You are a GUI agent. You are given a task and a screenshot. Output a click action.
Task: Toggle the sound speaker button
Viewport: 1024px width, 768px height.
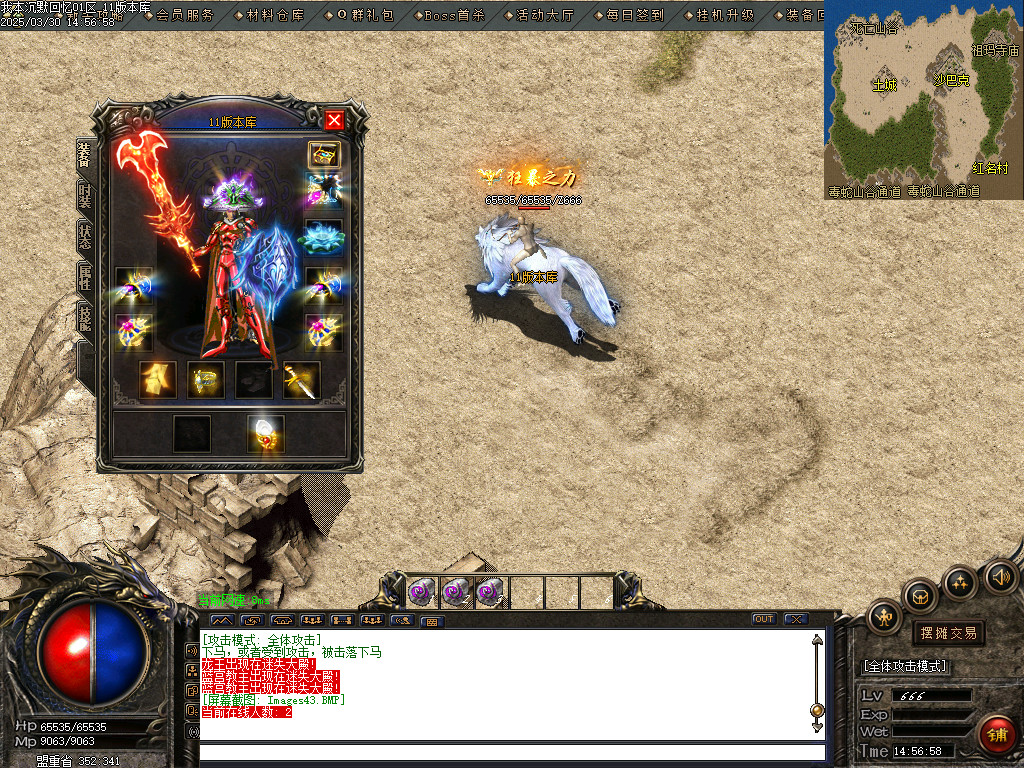point(1000,576)
